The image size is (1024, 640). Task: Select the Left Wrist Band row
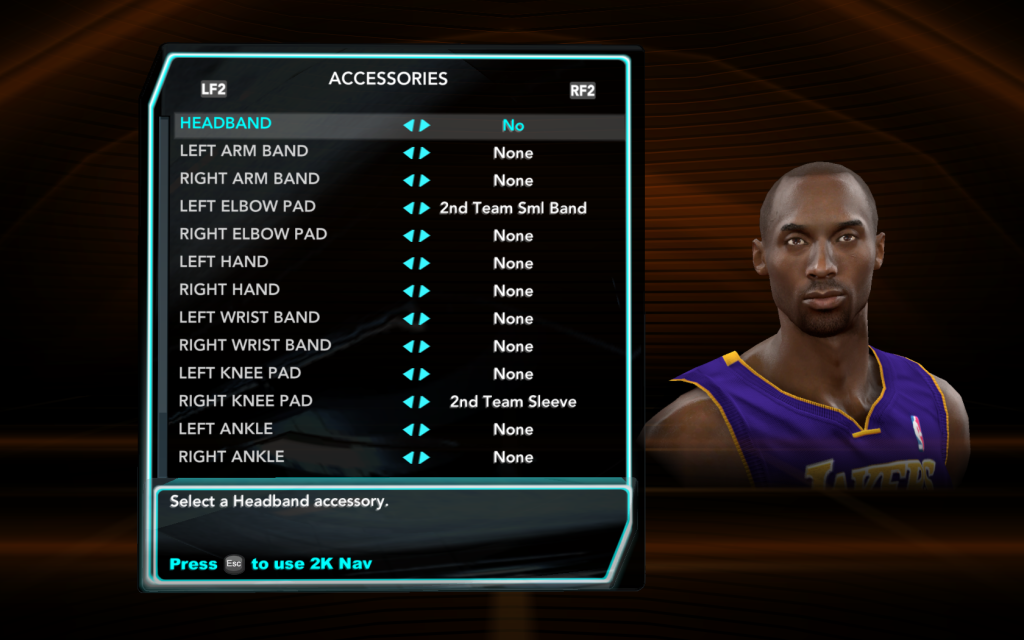(249, 318)
